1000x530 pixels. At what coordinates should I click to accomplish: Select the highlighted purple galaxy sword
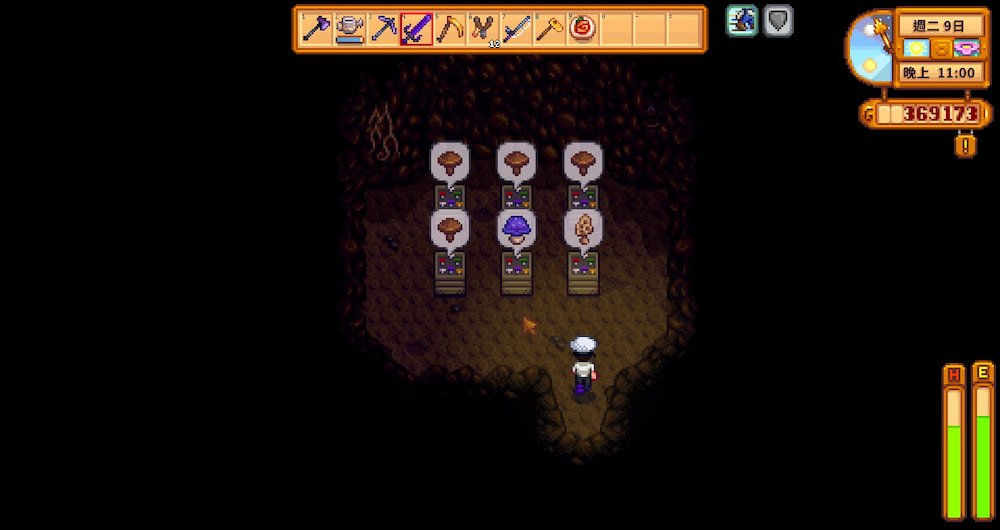(x=416, y=29)
